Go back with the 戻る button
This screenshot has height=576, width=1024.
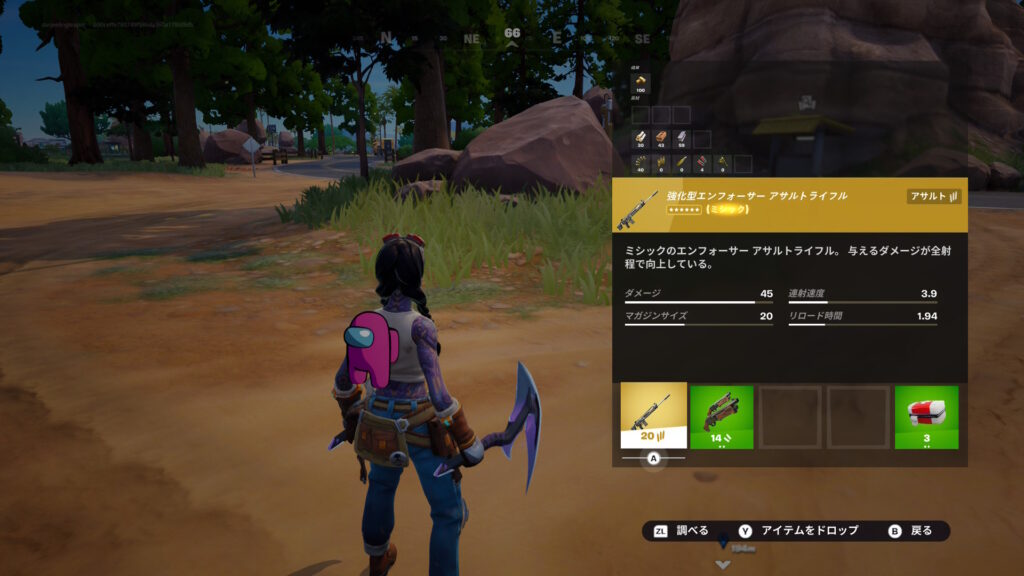(912, 531)
